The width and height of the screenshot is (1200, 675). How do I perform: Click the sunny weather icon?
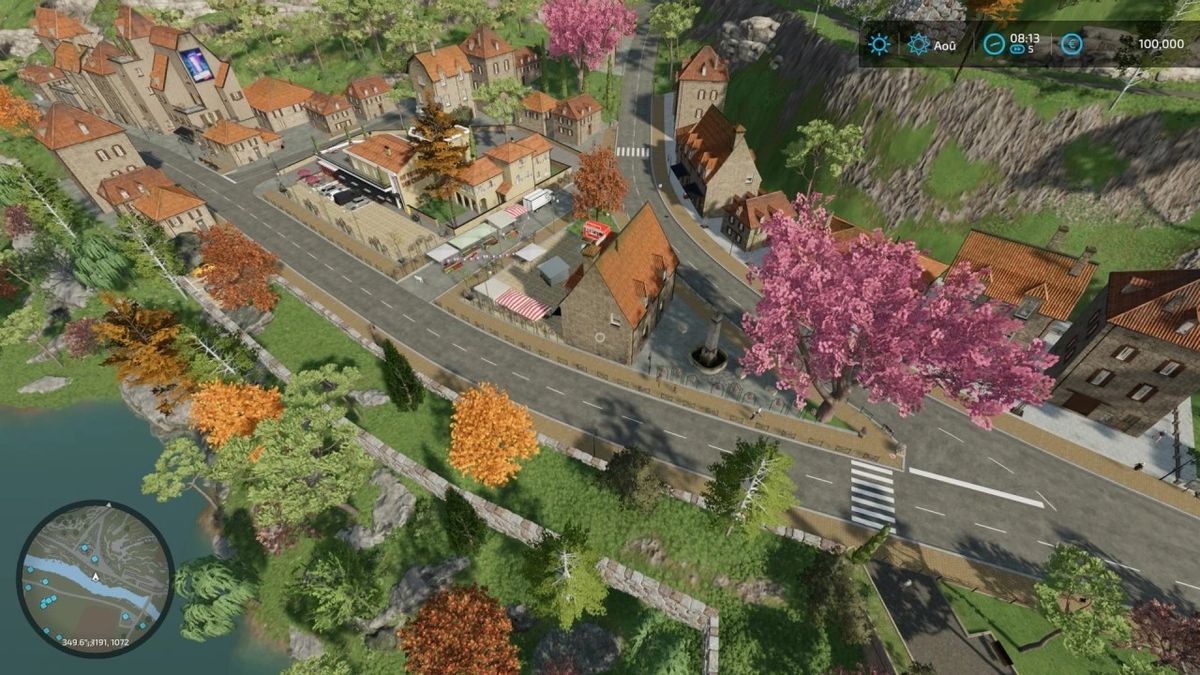pyautogui.click(x=879, y=44)
